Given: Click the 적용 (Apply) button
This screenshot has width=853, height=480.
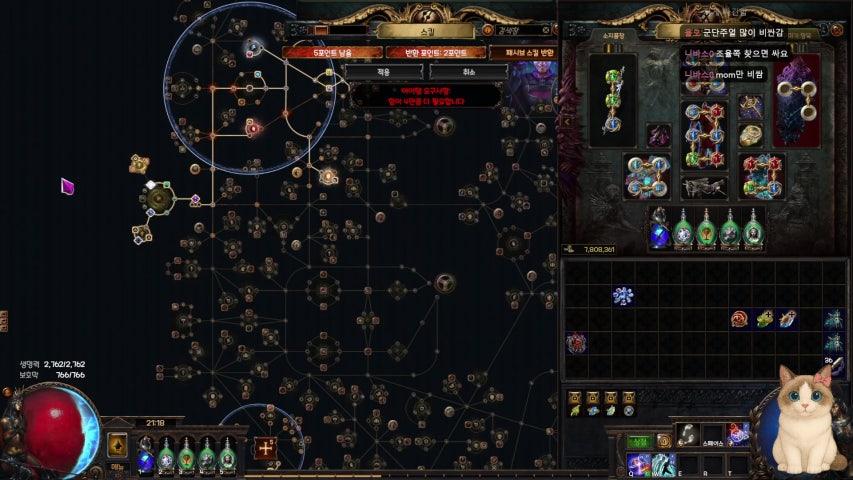Looking at the screenshot, I should 384,72.
